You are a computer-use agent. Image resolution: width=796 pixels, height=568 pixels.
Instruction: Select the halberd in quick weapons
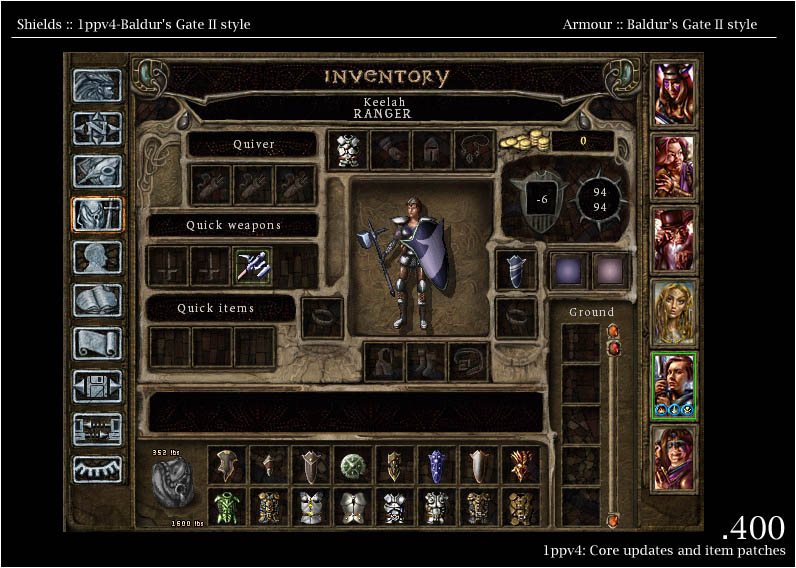[x=254, y=266]
